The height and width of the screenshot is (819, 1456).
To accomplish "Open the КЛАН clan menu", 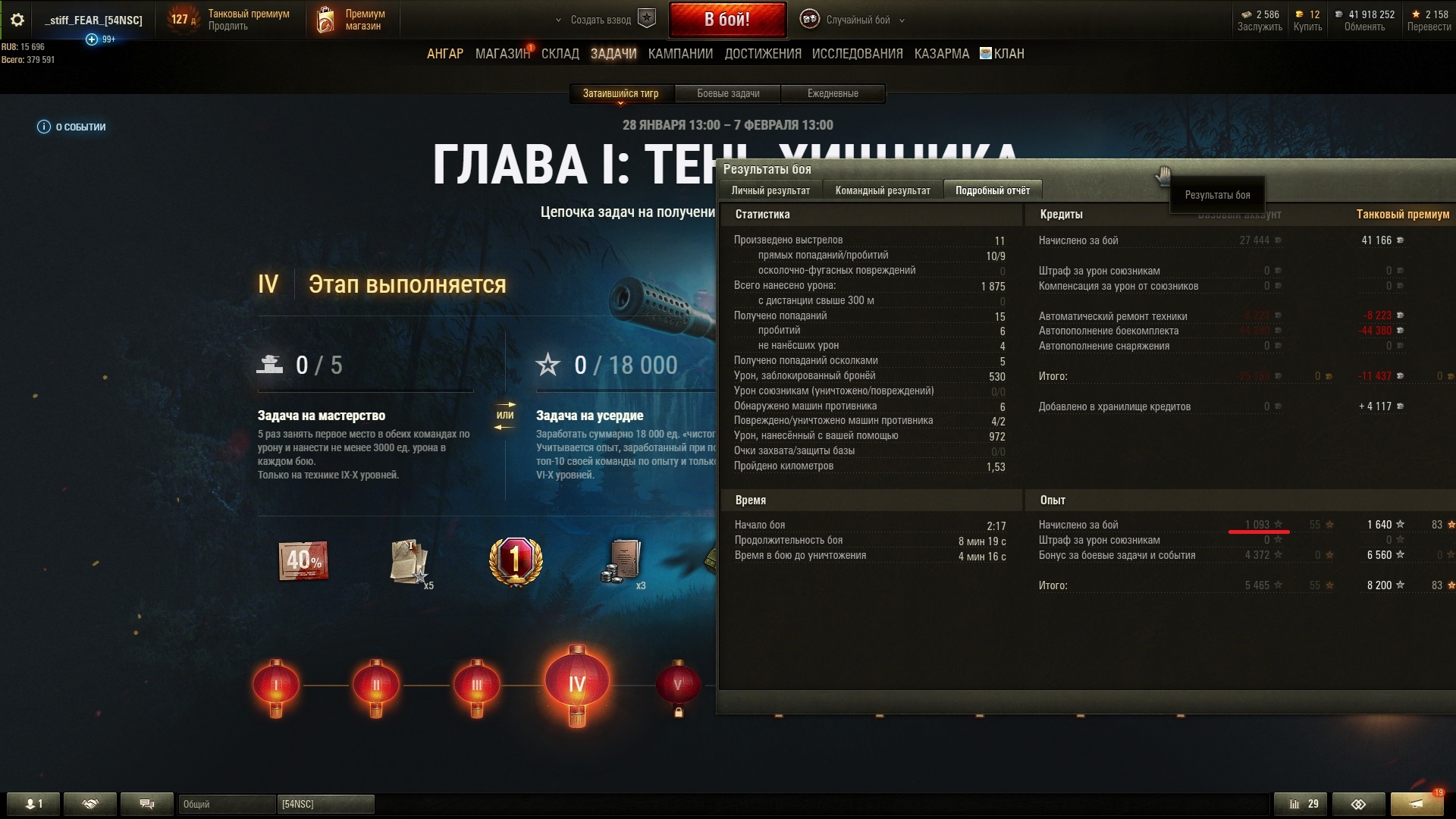I will 1002,54.
